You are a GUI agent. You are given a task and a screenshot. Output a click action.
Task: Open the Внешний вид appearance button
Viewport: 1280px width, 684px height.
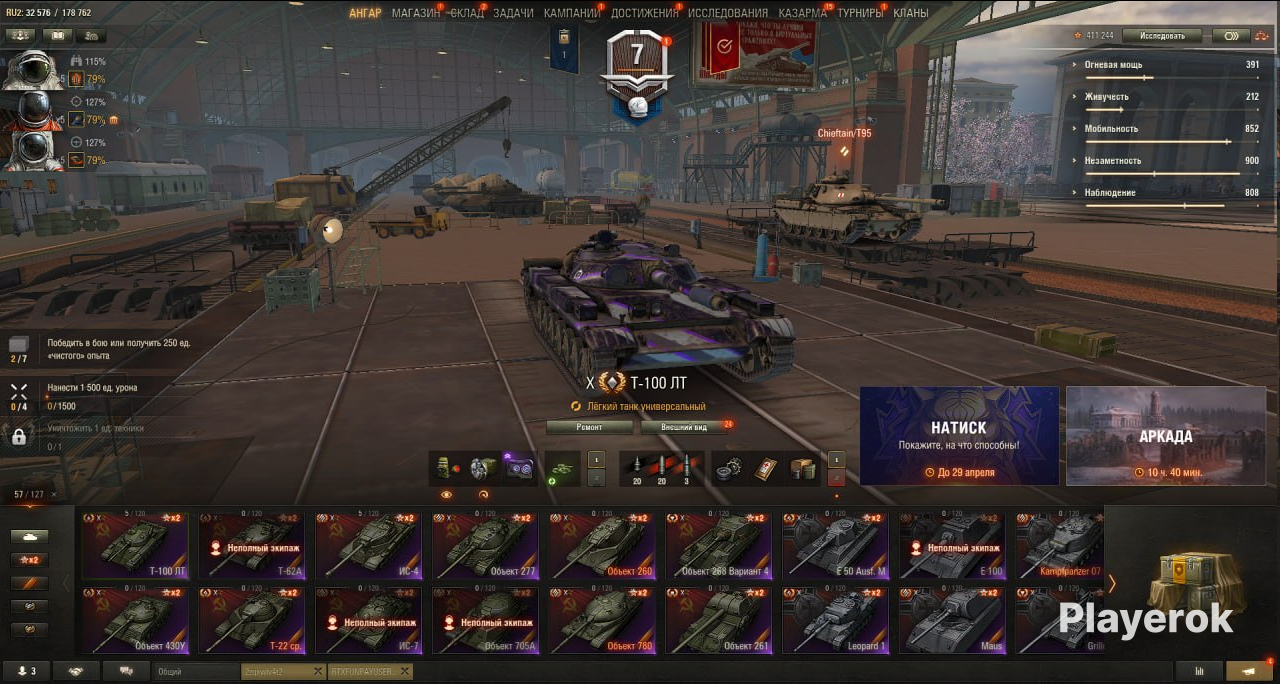pos(688,427)
